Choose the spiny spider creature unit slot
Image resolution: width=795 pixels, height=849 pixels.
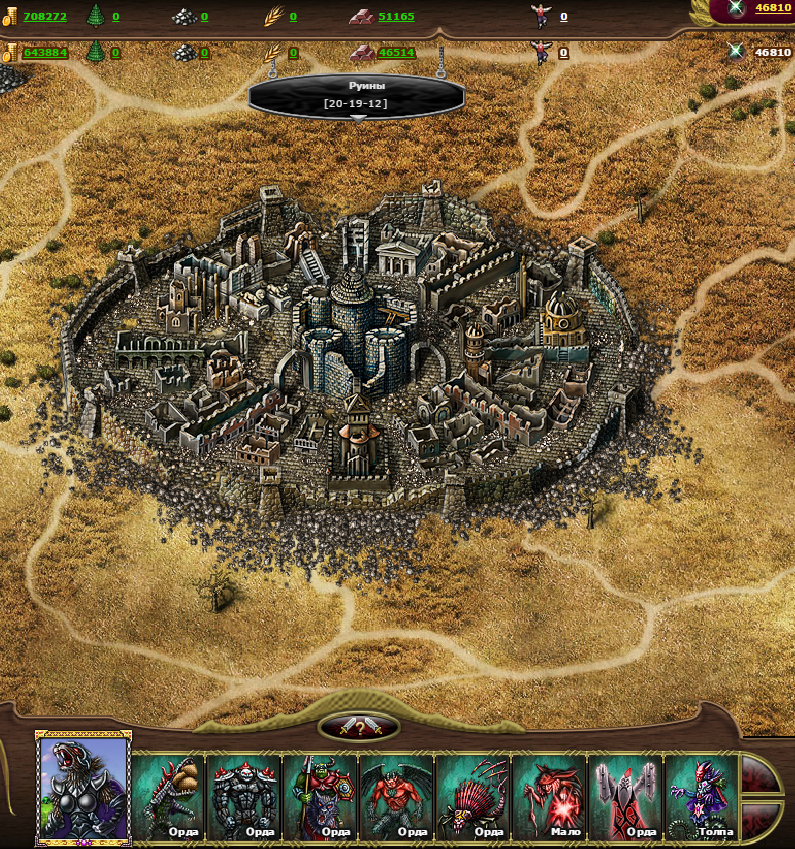point(473,796)
